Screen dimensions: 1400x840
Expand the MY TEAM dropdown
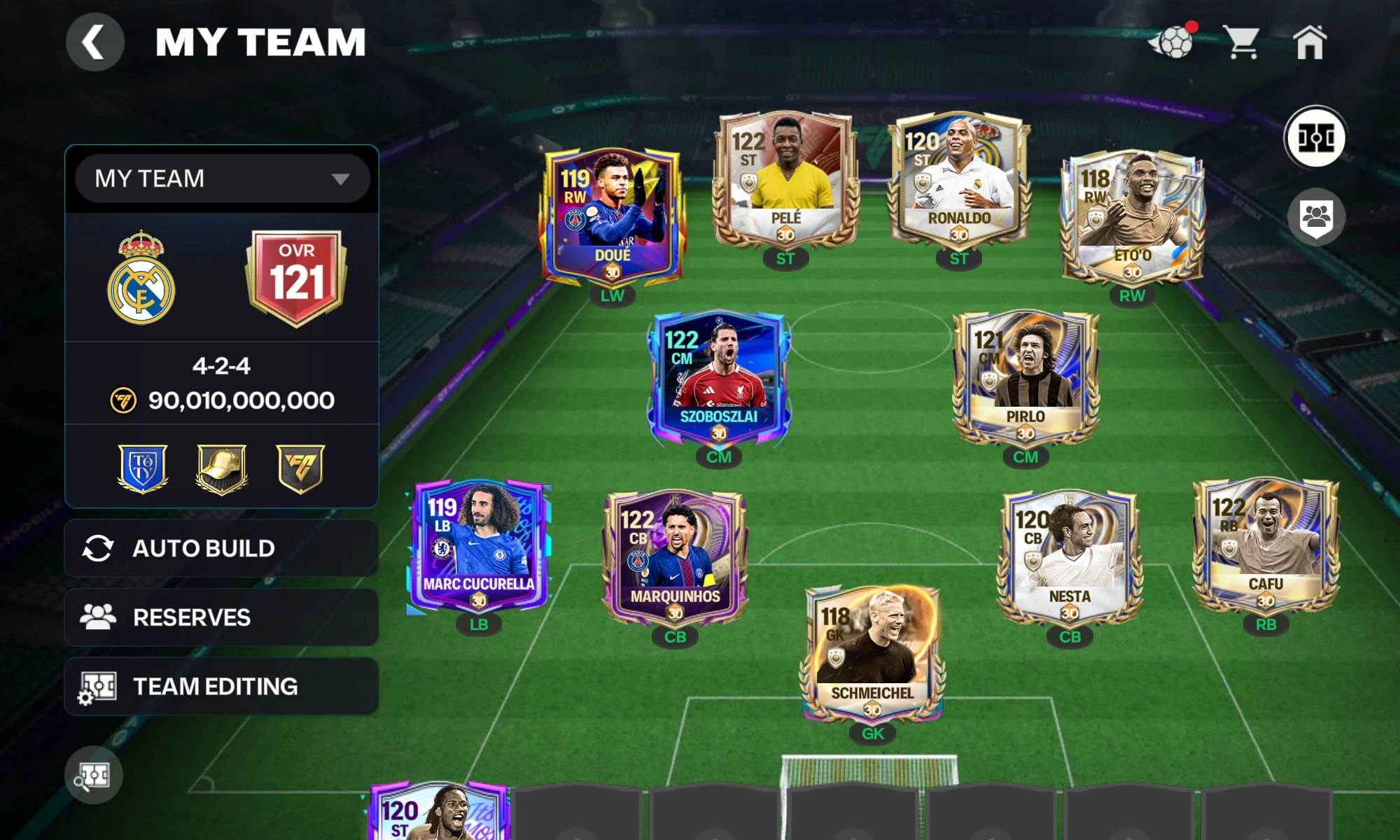click(222, 178)
